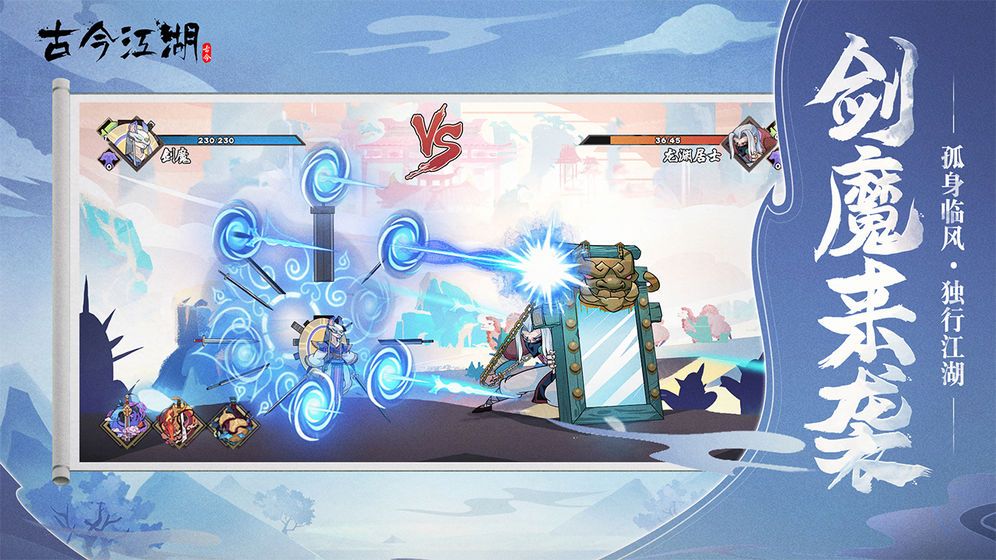Use the red and orange flame skill
The image size is (996, 560).
(181, 425)
